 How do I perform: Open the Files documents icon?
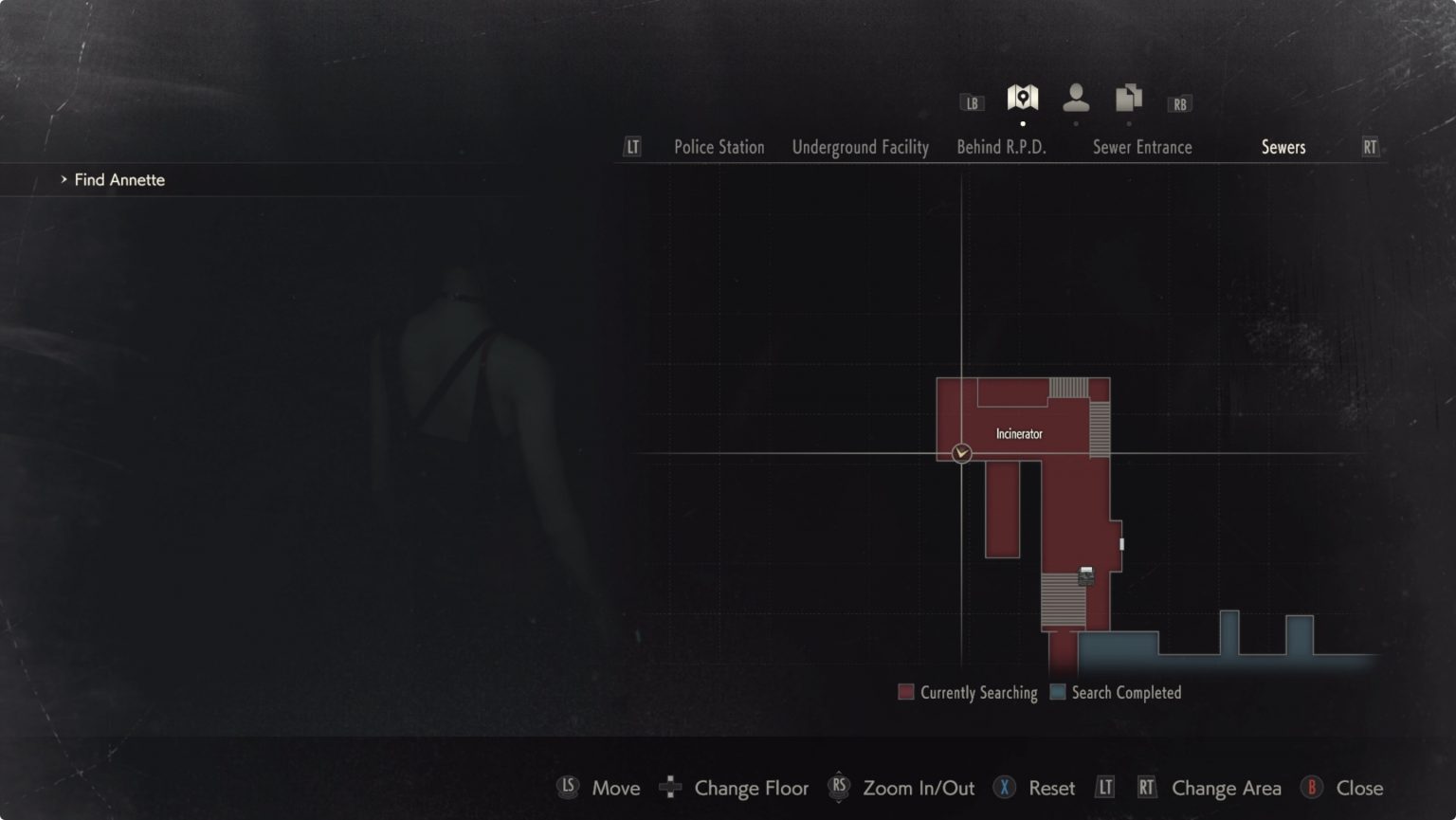(x=1127, y=98)
